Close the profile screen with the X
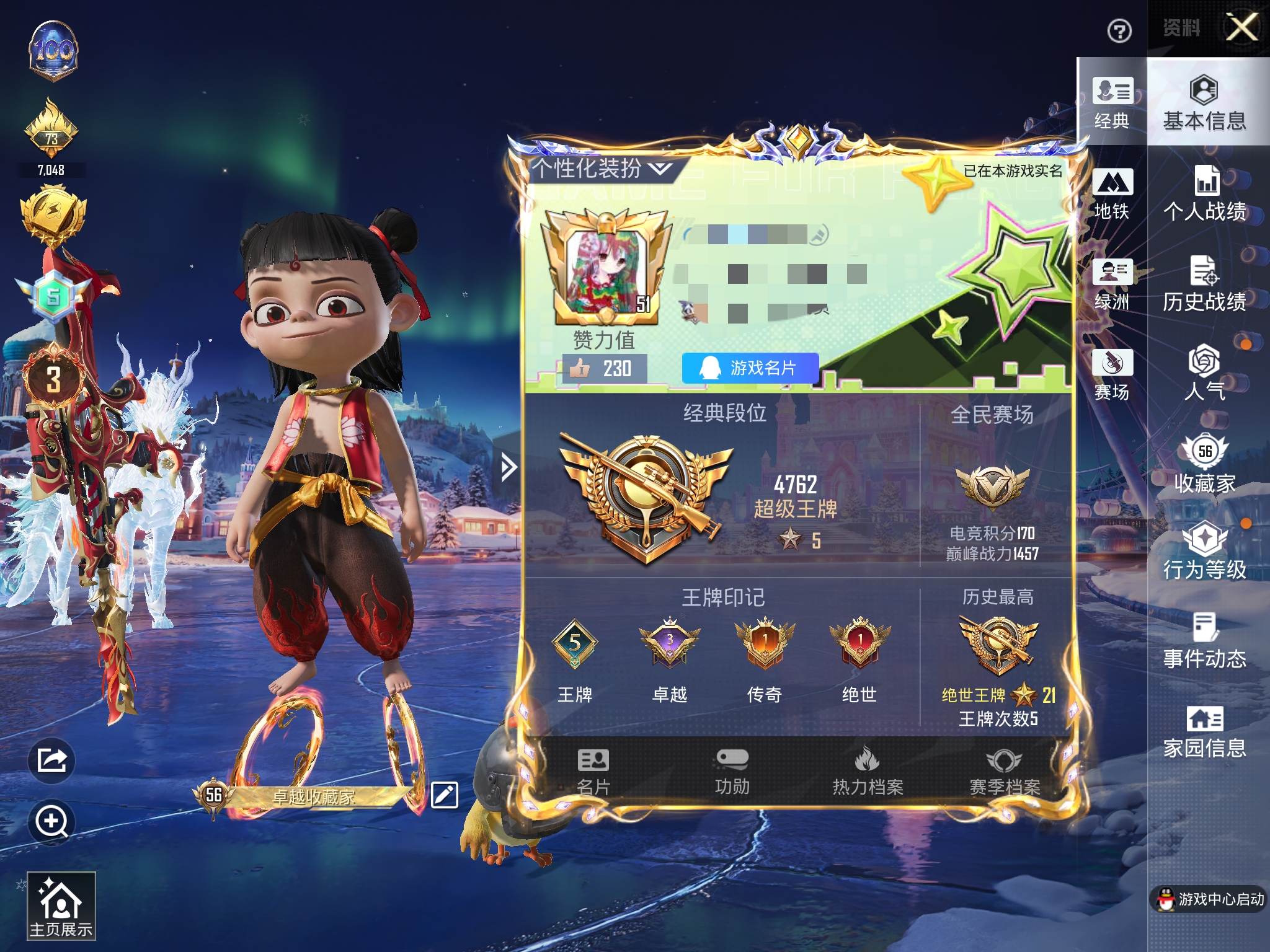Viewport: 1270px width, 952px height. pos(1242,28)
